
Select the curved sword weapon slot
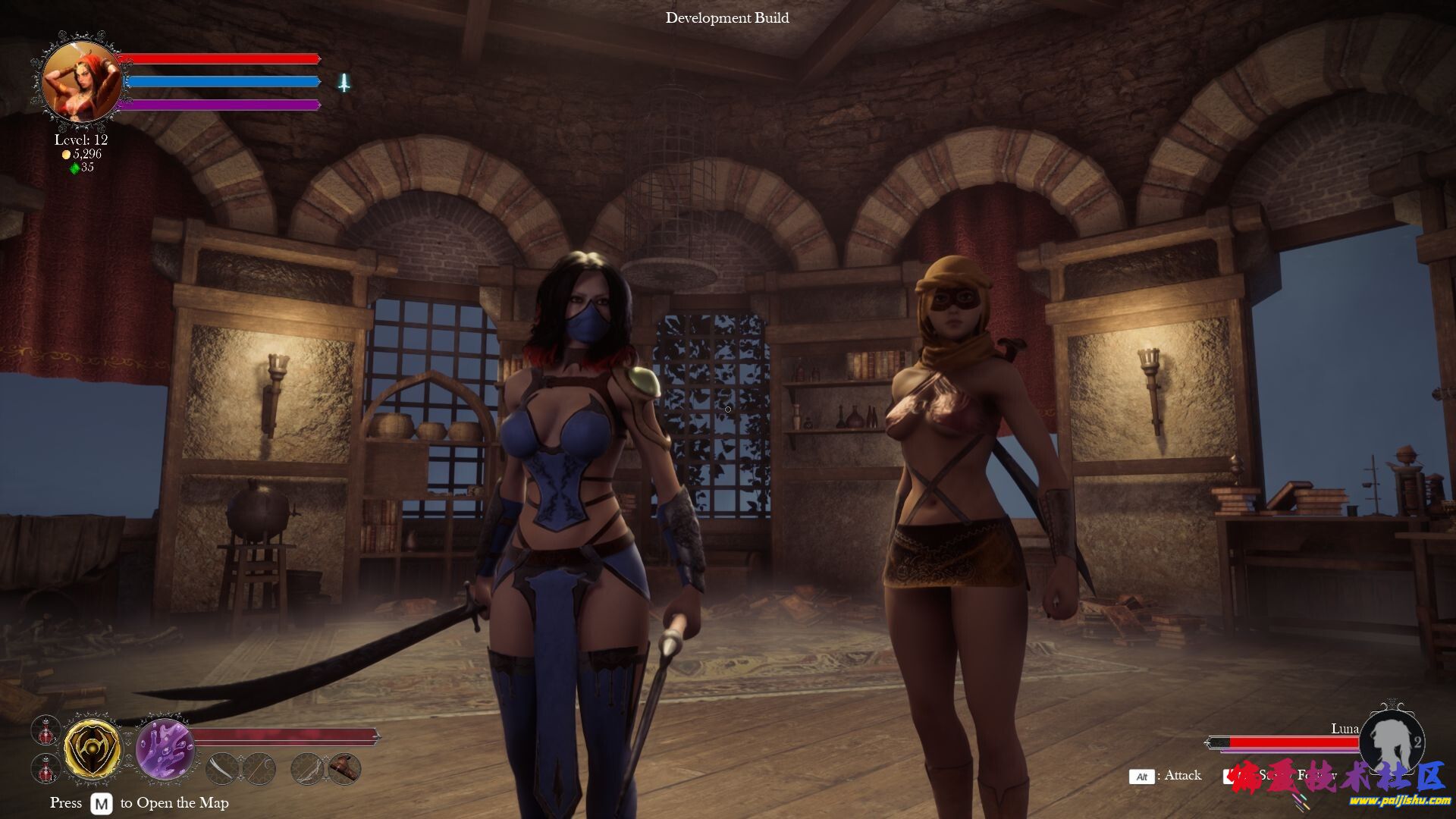pyautogui.click(x=221, y=769)
